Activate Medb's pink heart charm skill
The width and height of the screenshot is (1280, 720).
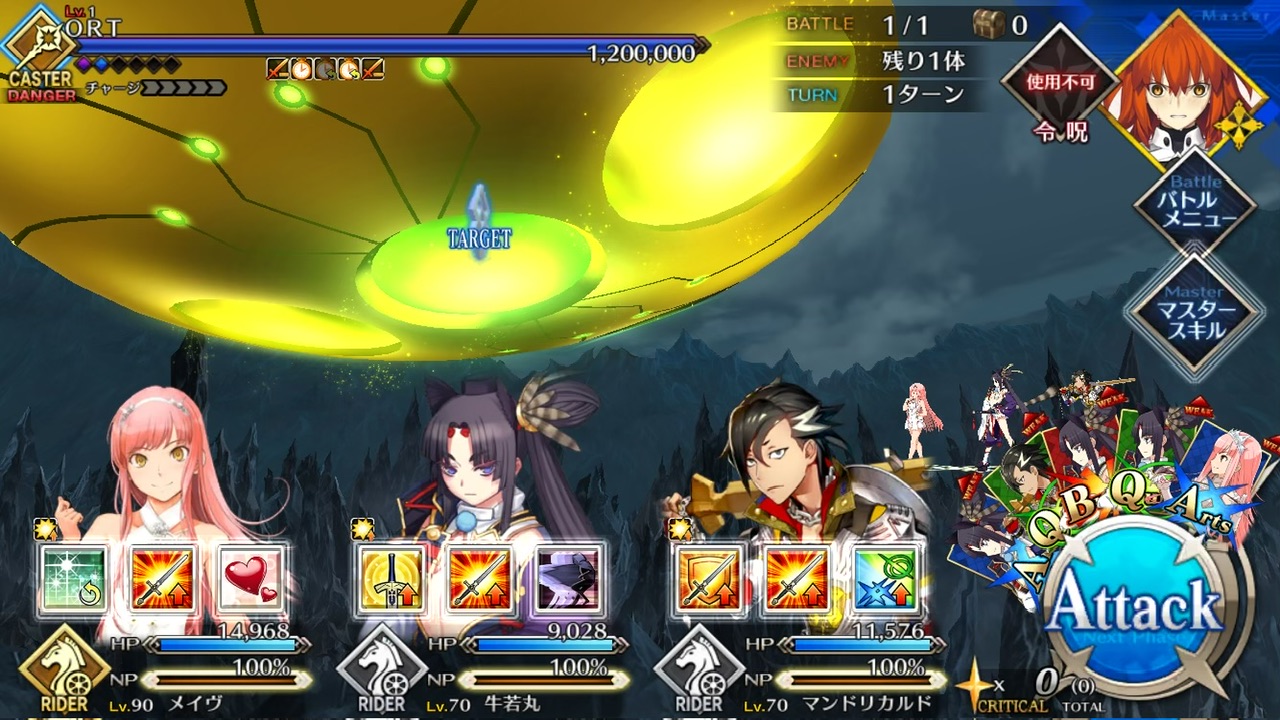[250, 579]
